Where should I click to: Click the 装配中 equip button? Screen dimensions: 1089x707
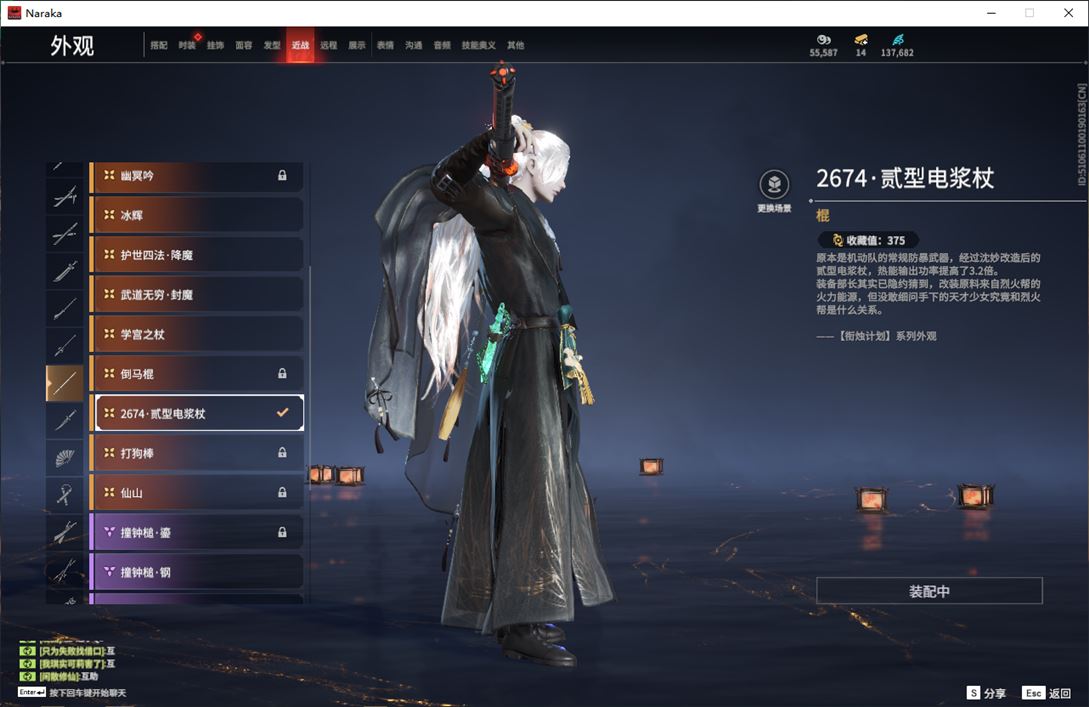click(x=929, y=591)
